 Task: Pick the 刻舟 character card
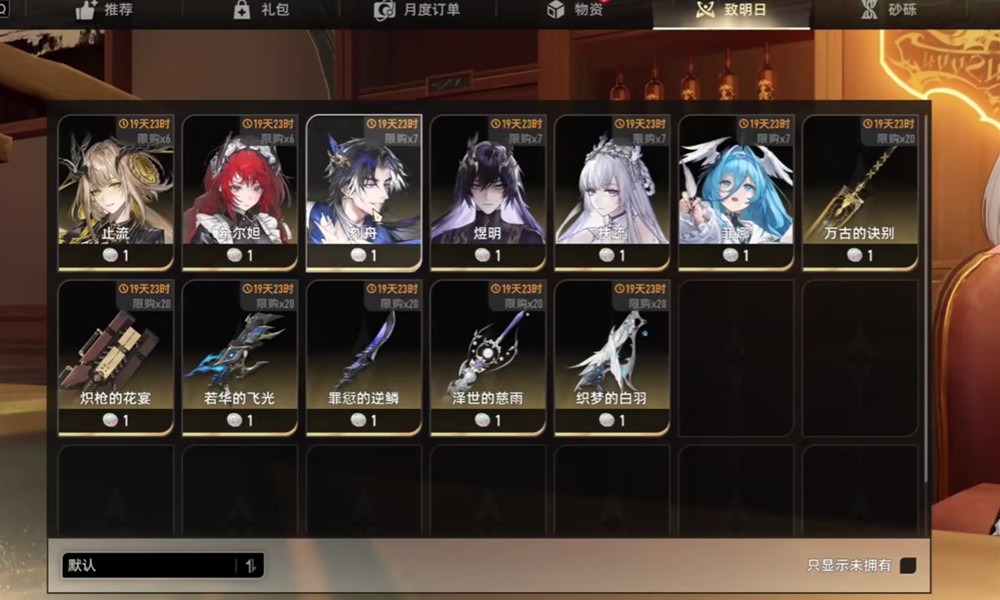pos(364,192)
